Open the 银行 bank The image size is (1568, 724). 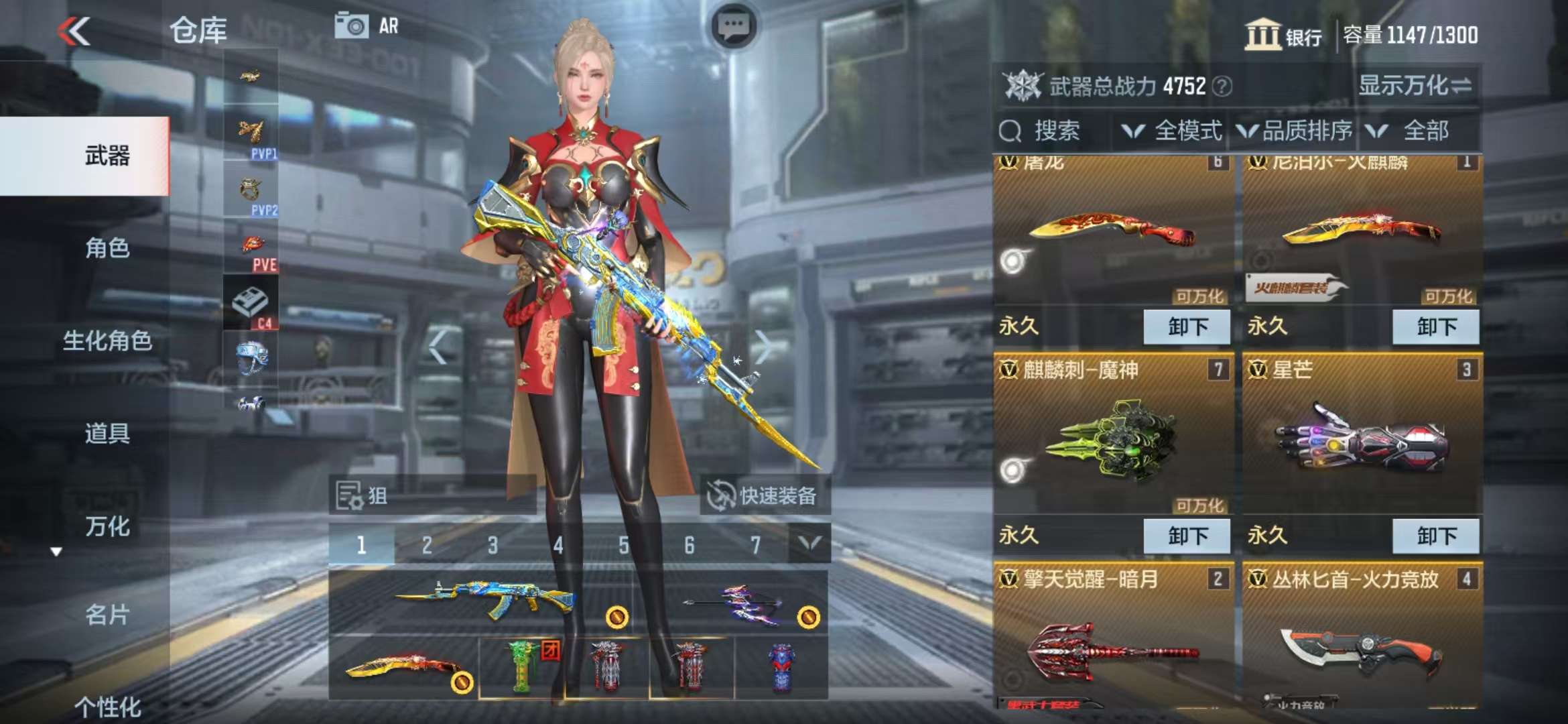point(1283,35)
